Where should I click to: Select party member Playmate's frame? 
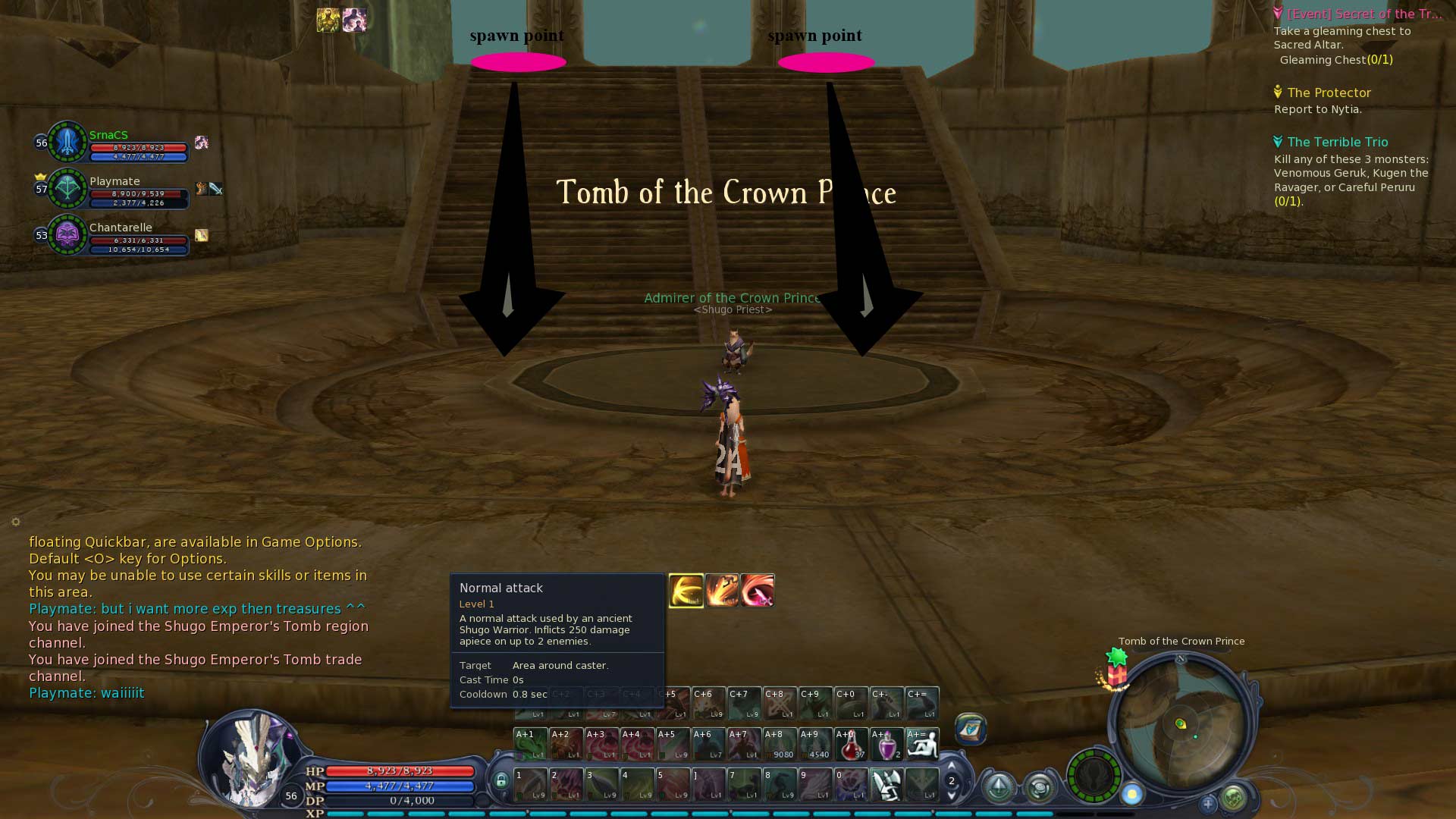114,189
